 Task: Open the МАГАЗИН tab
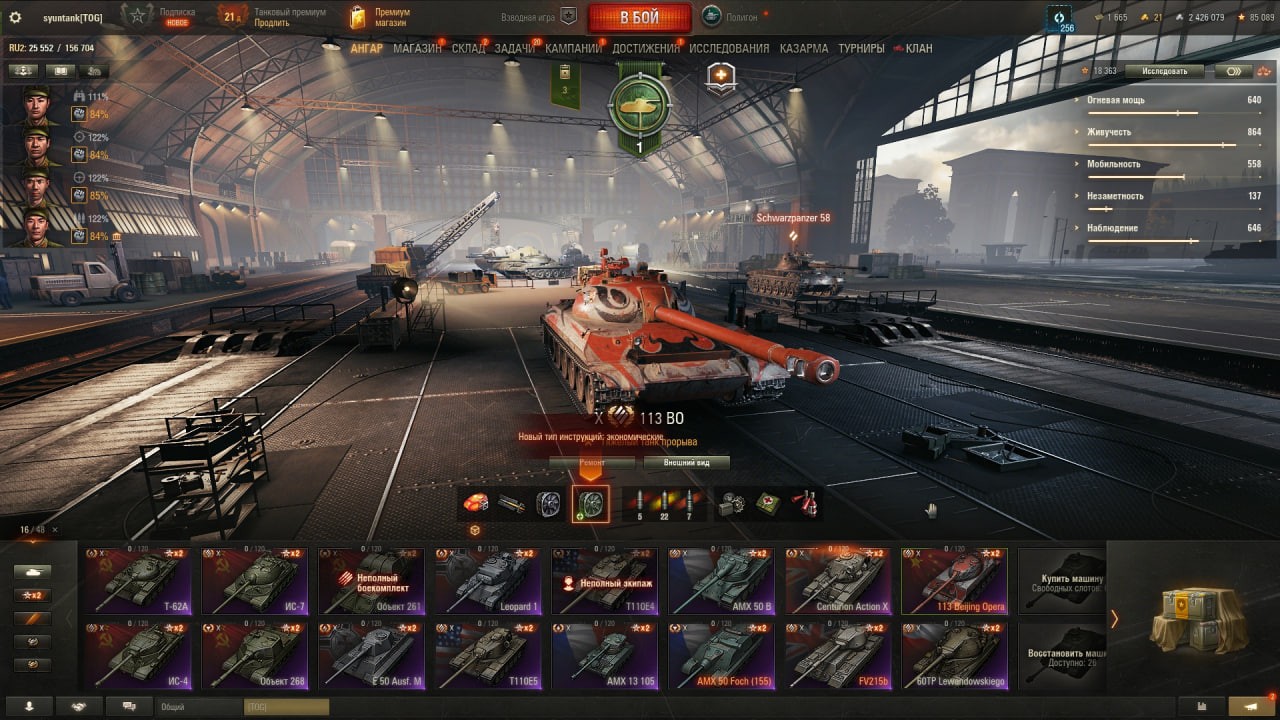click(x=417, y=48)
